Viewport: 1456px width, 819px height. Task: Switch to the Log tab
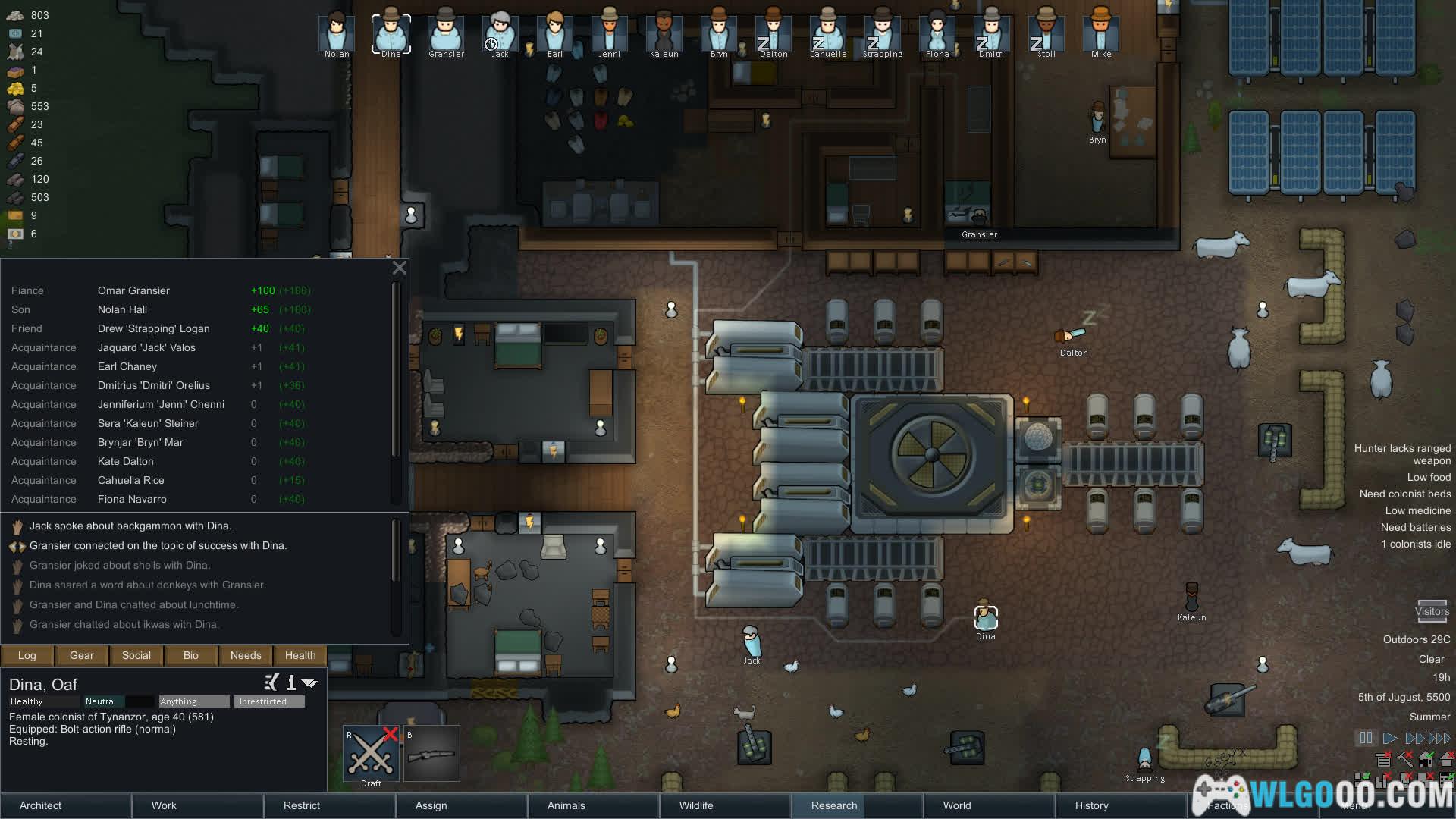tap(27, 655)
